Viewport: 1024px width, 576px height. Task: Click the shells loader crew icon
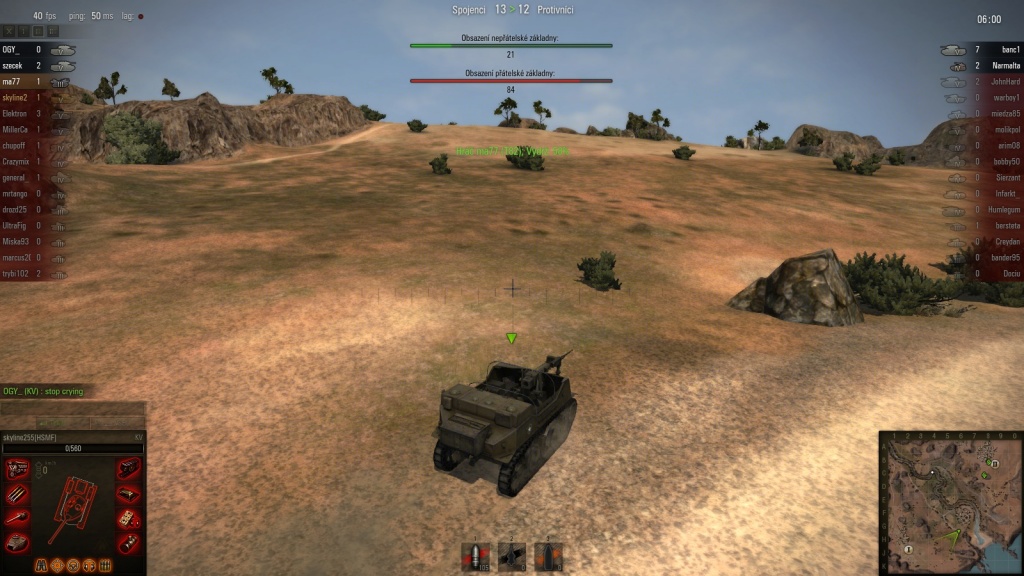tap(103, 565)
